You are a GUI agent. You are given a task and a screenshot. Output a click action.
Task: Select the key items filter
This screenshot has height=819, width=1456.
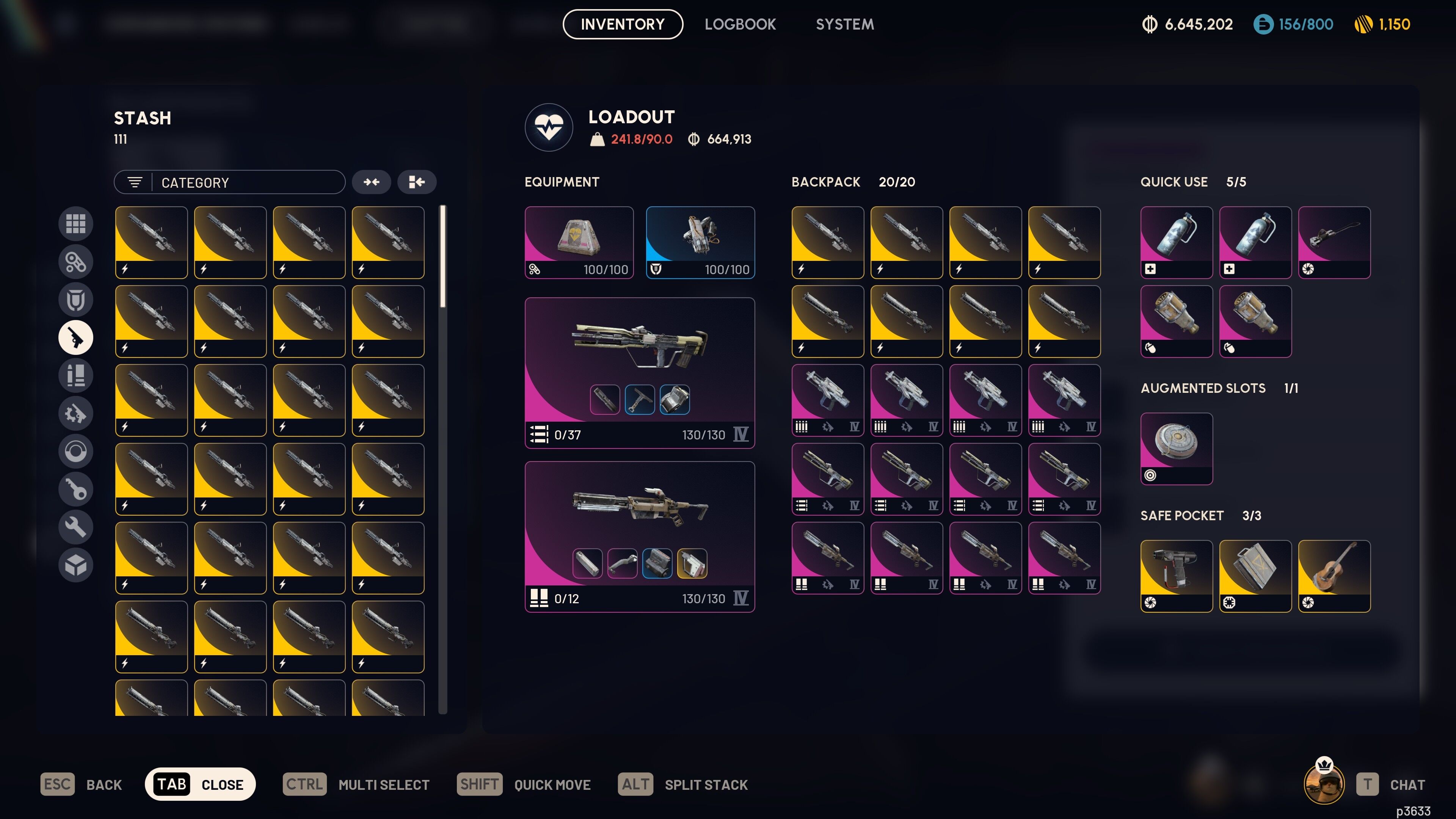click(76, 489)
